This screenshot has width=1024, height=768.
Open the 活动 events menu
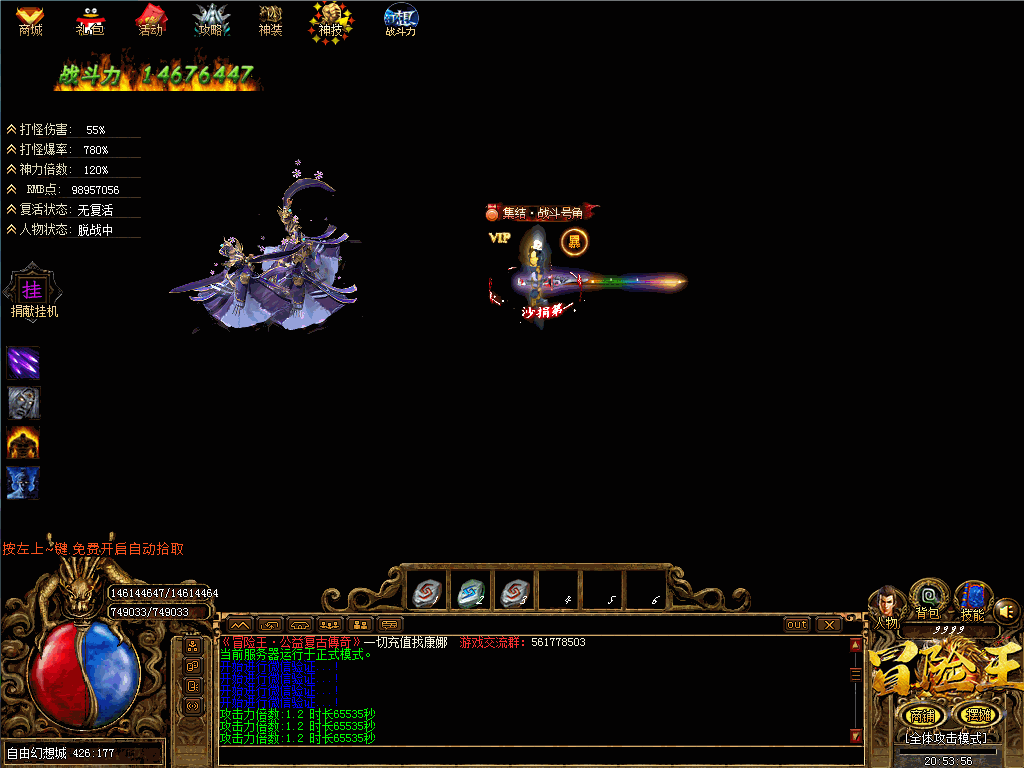tap(150, 20)
